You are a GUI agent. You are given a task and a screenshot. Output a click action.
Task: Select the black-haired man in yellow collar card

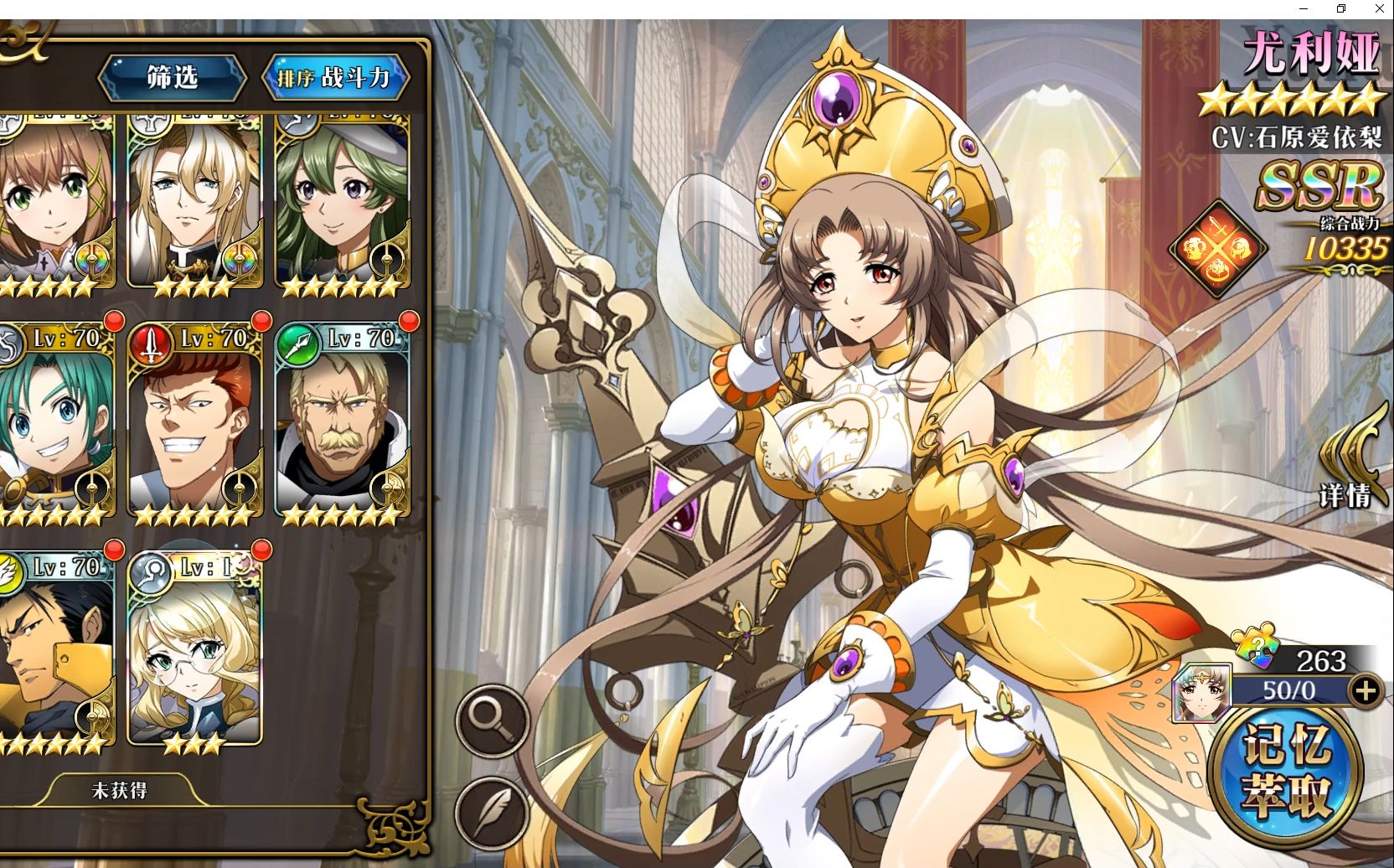coord(55,649)
